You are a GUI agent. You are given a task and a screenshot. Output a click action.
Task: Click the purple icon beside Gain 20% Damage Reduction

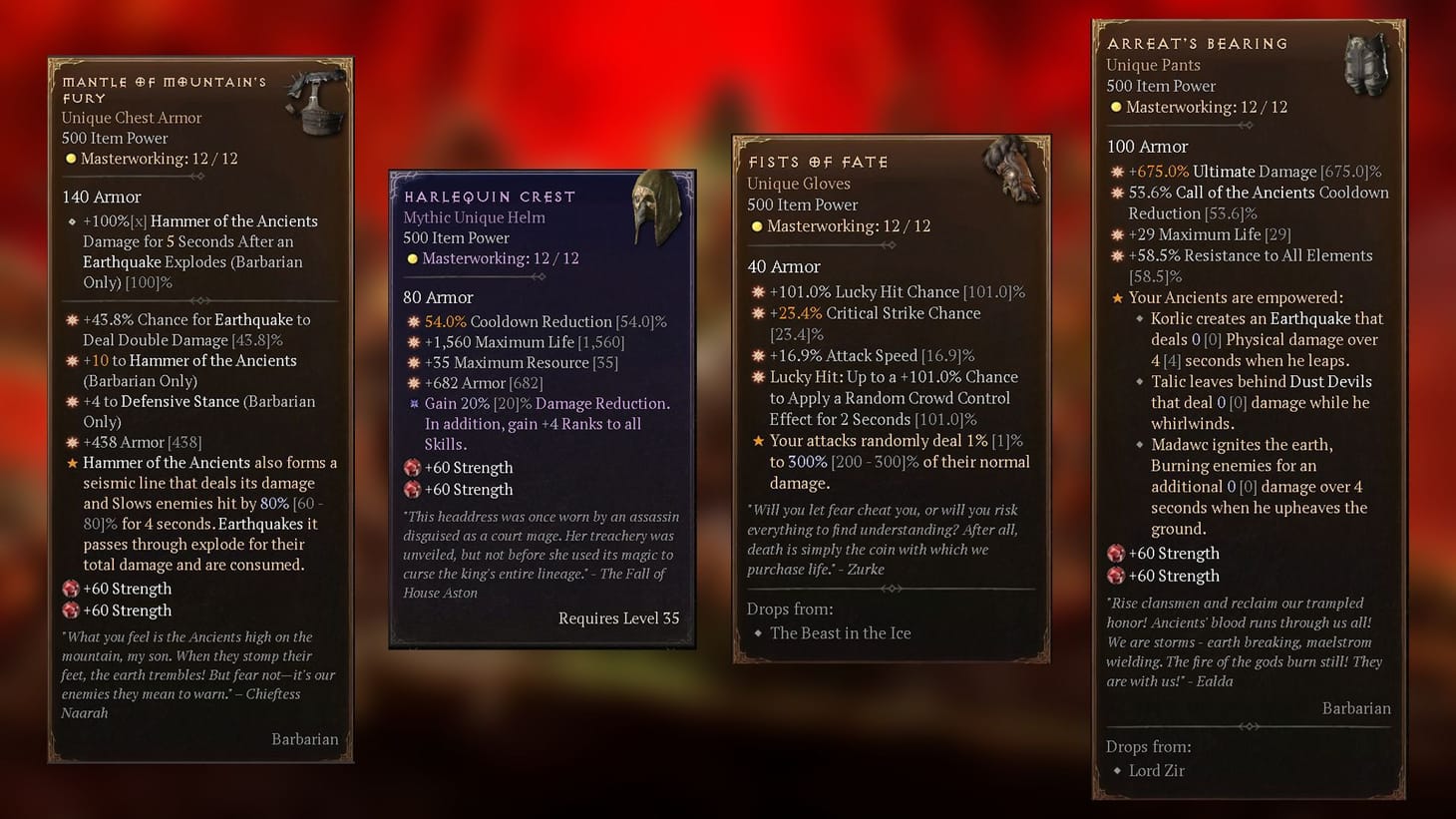pos(415,403)
